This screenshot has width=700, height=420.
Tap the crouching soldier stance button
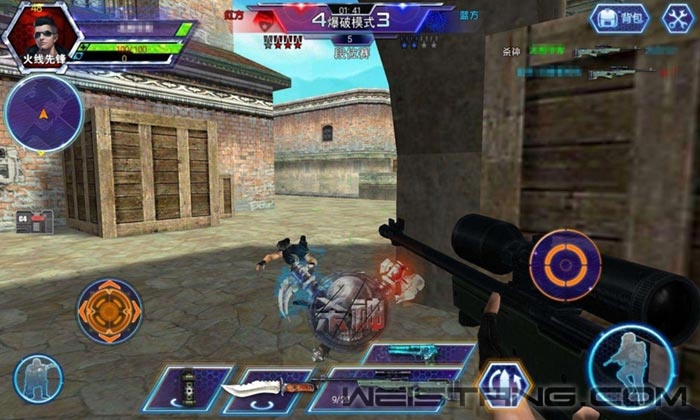(x=38, y=378)
